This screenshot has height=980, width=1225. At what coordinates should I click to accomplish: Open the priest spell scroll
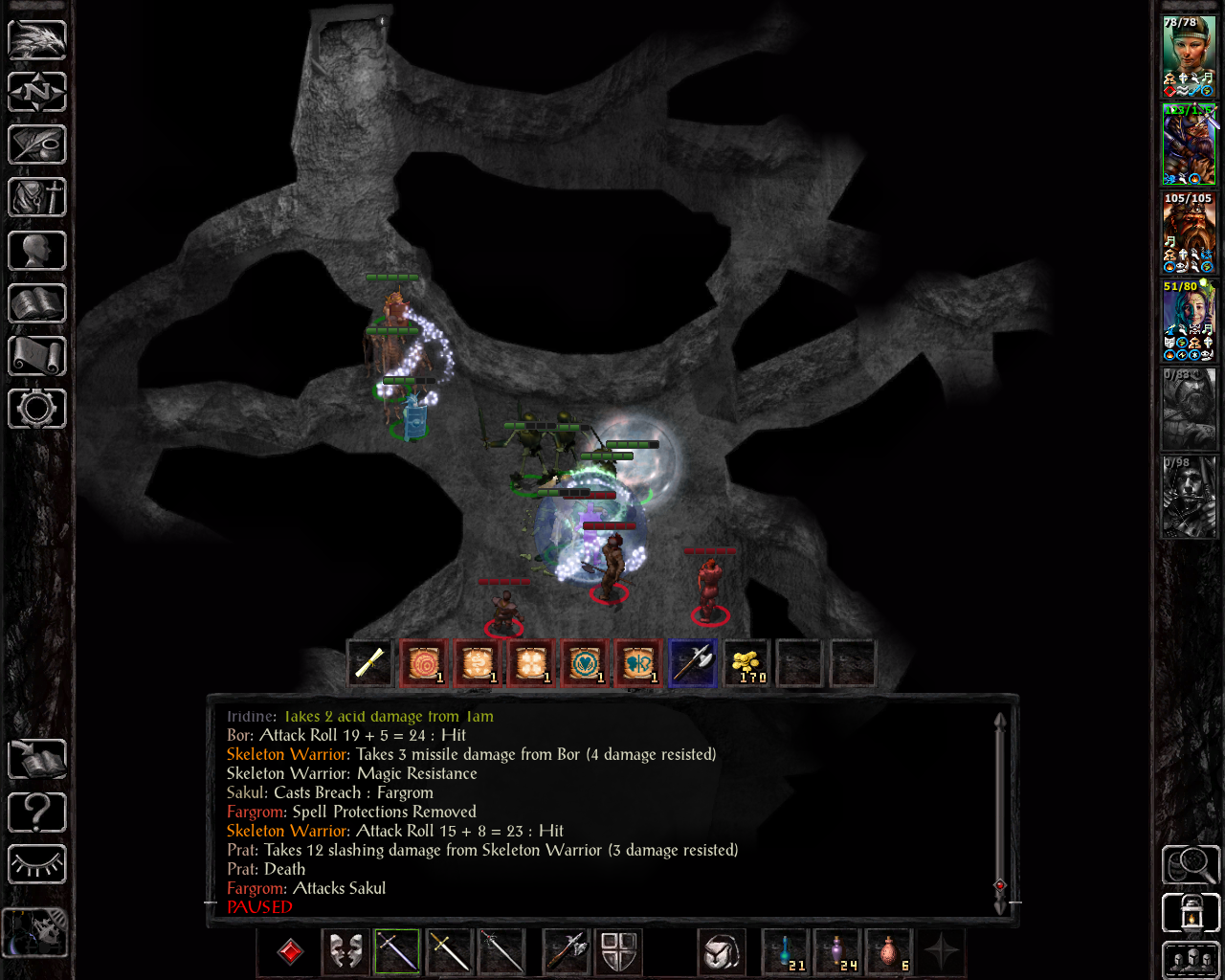point(37,356)
